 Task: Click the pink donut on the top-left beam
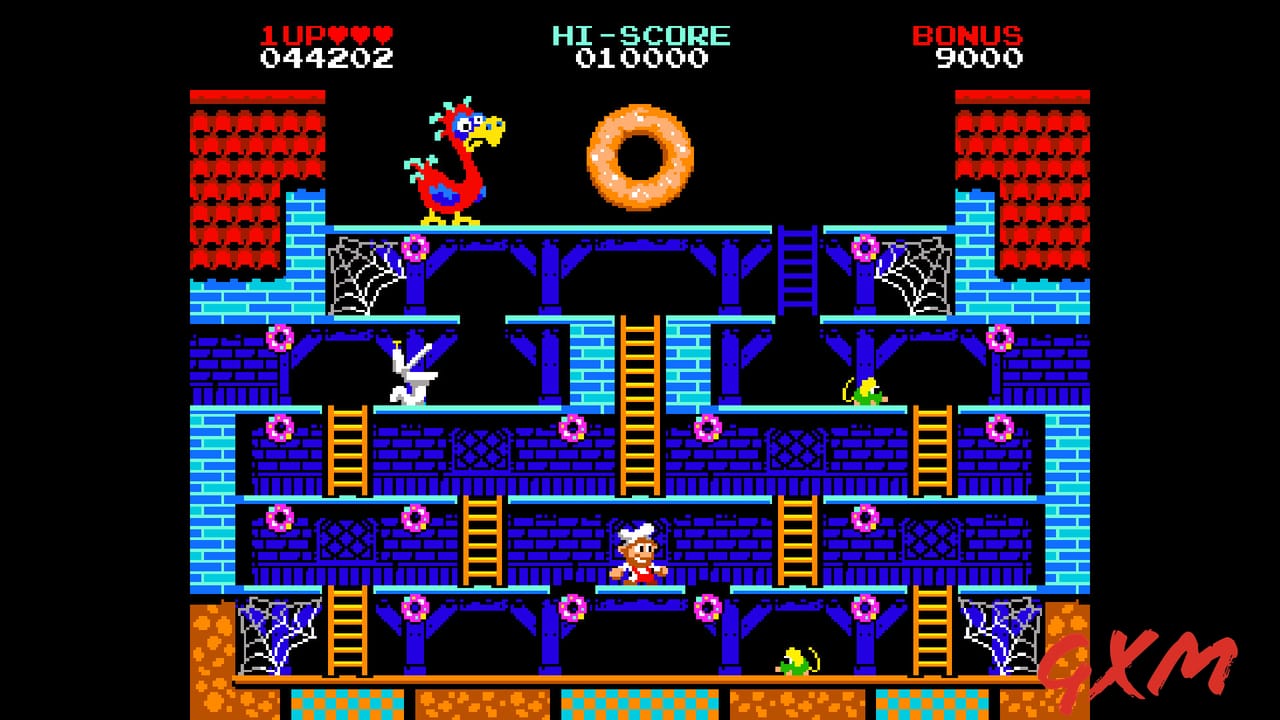point(415,245)
